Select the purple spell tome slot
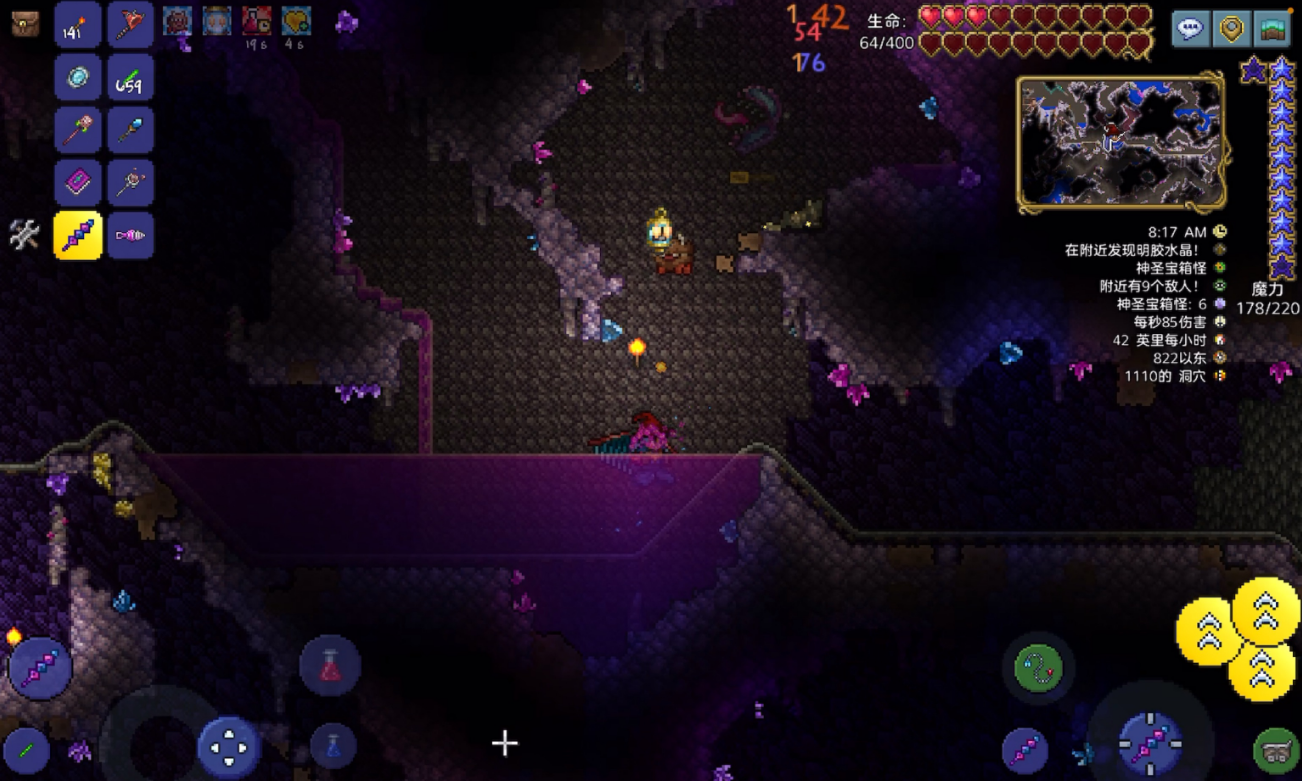The height and width of the screenshot is (781, 1302). tap(77, 183)
